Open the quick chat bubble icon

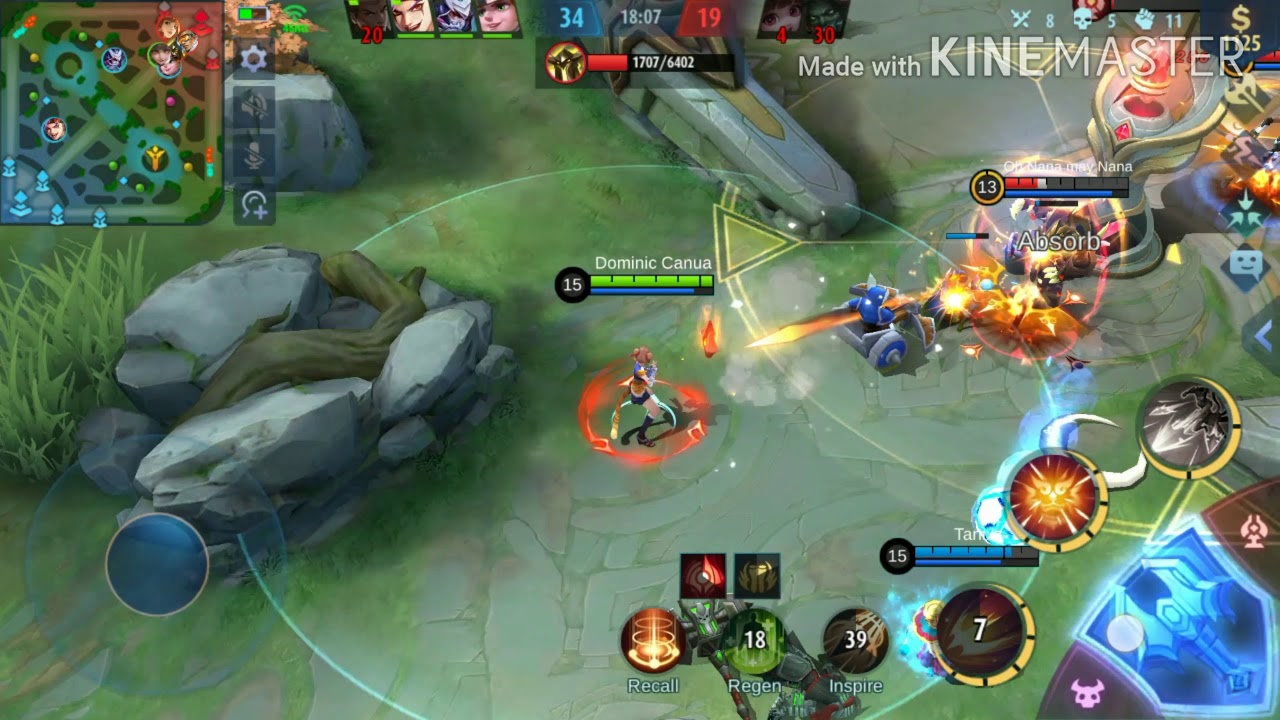(x=1246, y=266)
